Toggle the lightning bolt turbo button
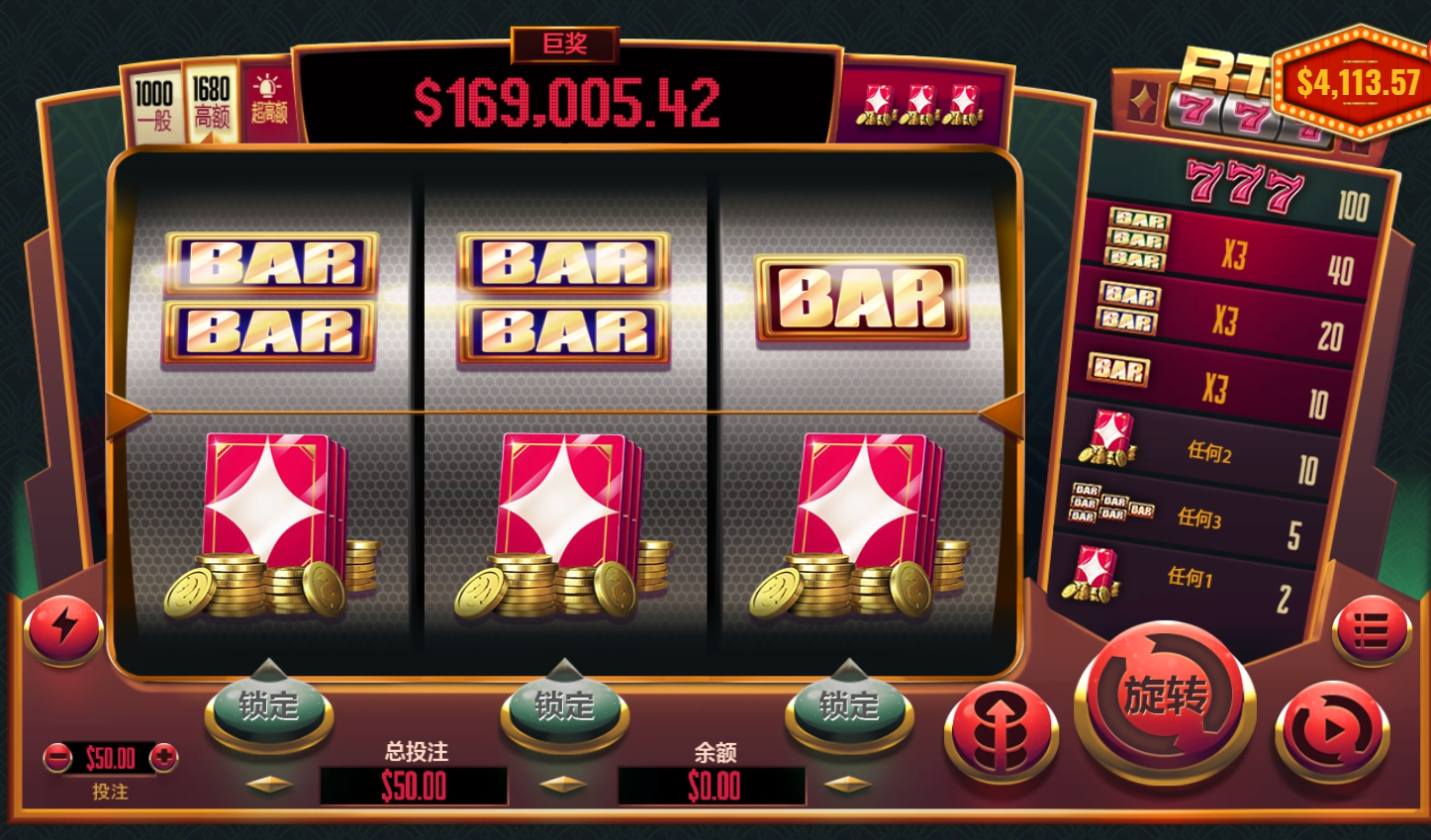The image size is (1431, 840). (x=64, y=626)
